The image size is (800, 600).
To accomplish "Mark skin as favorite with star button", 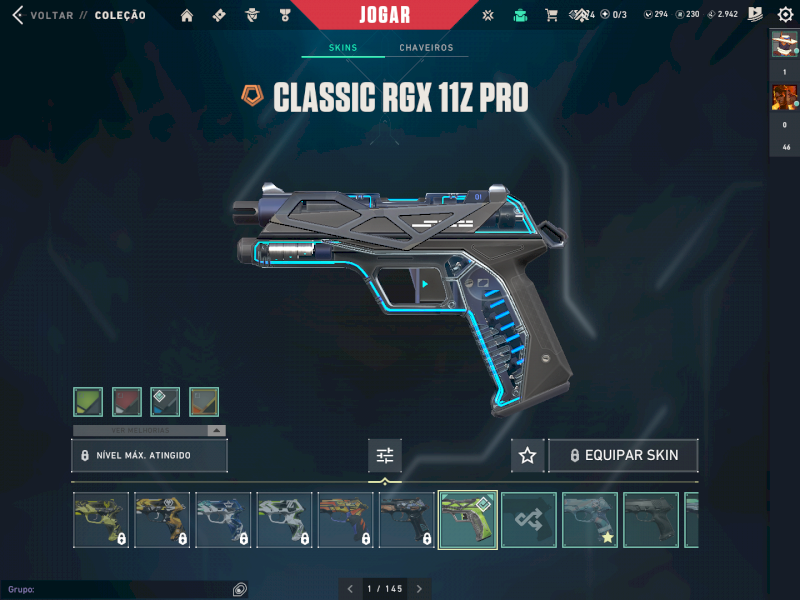I will click(528, 456).
